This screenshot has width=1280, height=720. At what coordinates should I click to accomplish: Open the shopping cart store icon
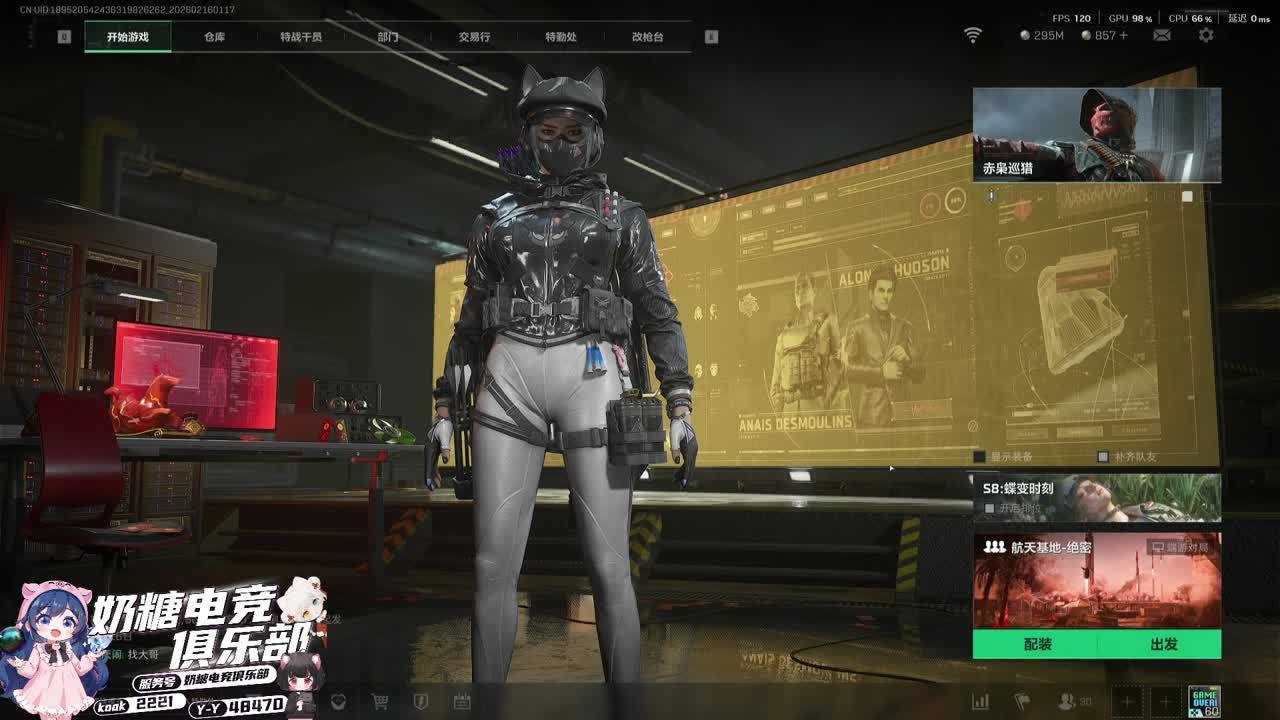(x=380, y=702)
